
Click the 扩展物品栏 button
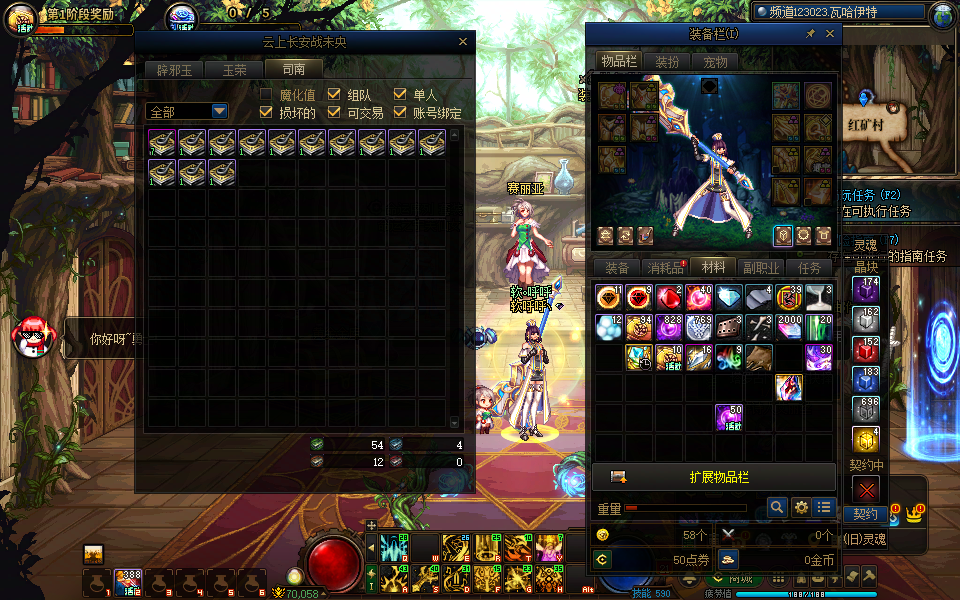click(x=714, y=476)
